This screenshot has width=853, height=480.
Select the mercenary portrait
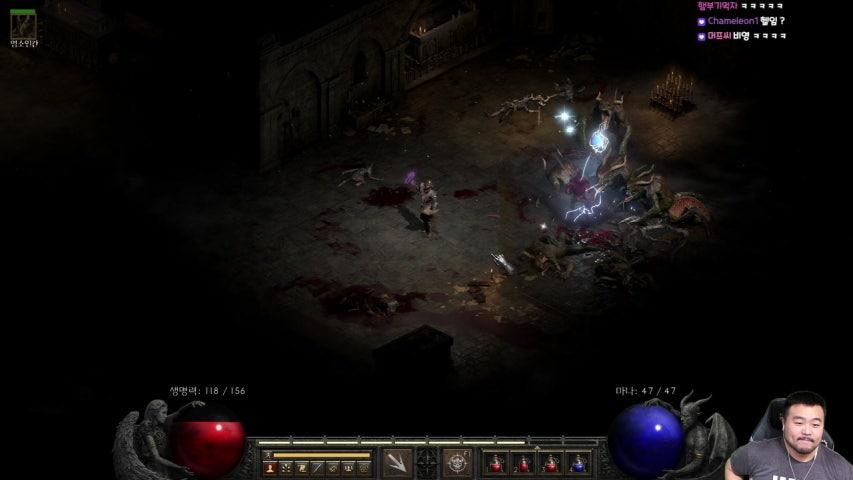click(22, 24)
